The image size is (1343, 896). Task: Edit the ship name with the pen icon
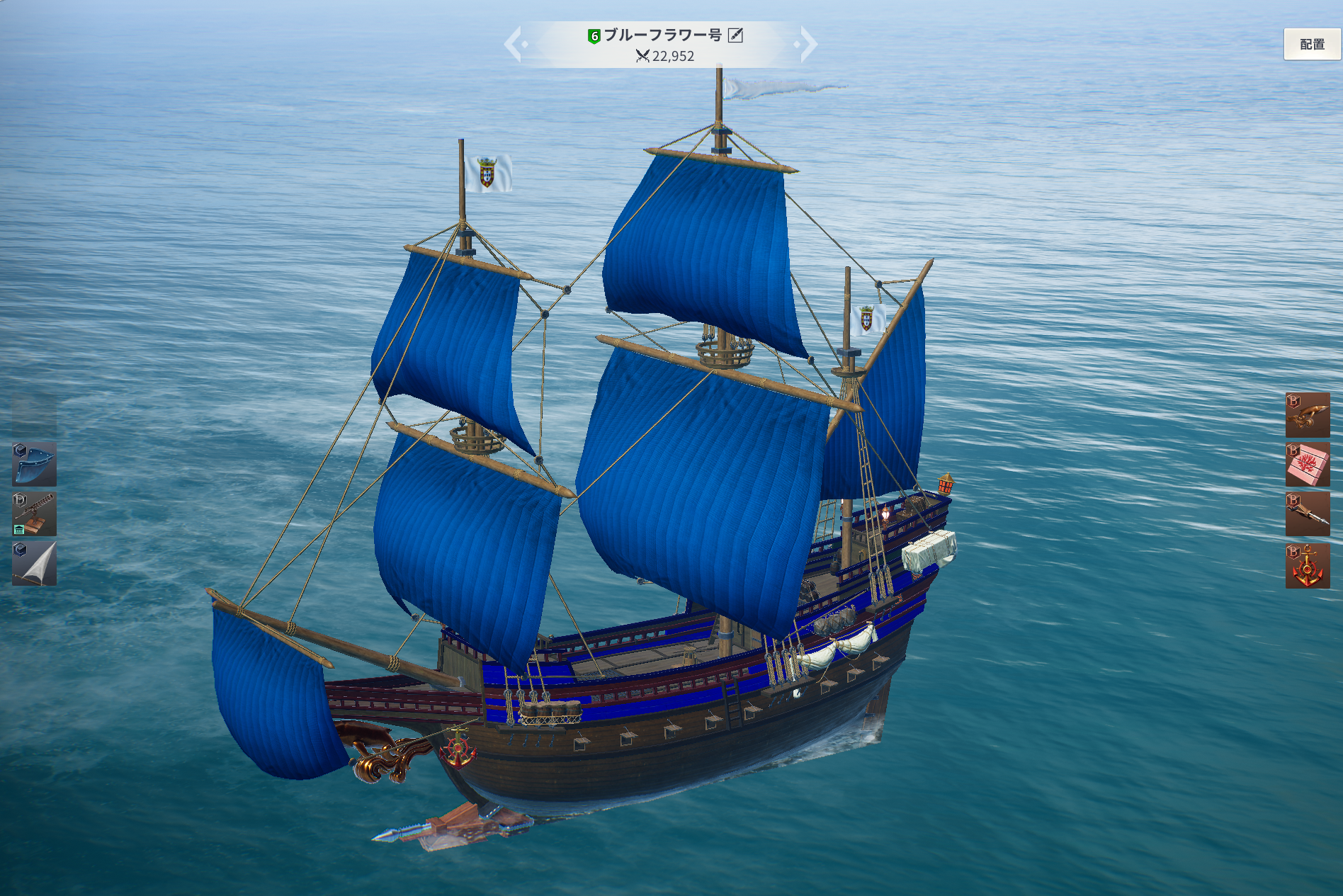pyautogui.click(x=736, y=35)
